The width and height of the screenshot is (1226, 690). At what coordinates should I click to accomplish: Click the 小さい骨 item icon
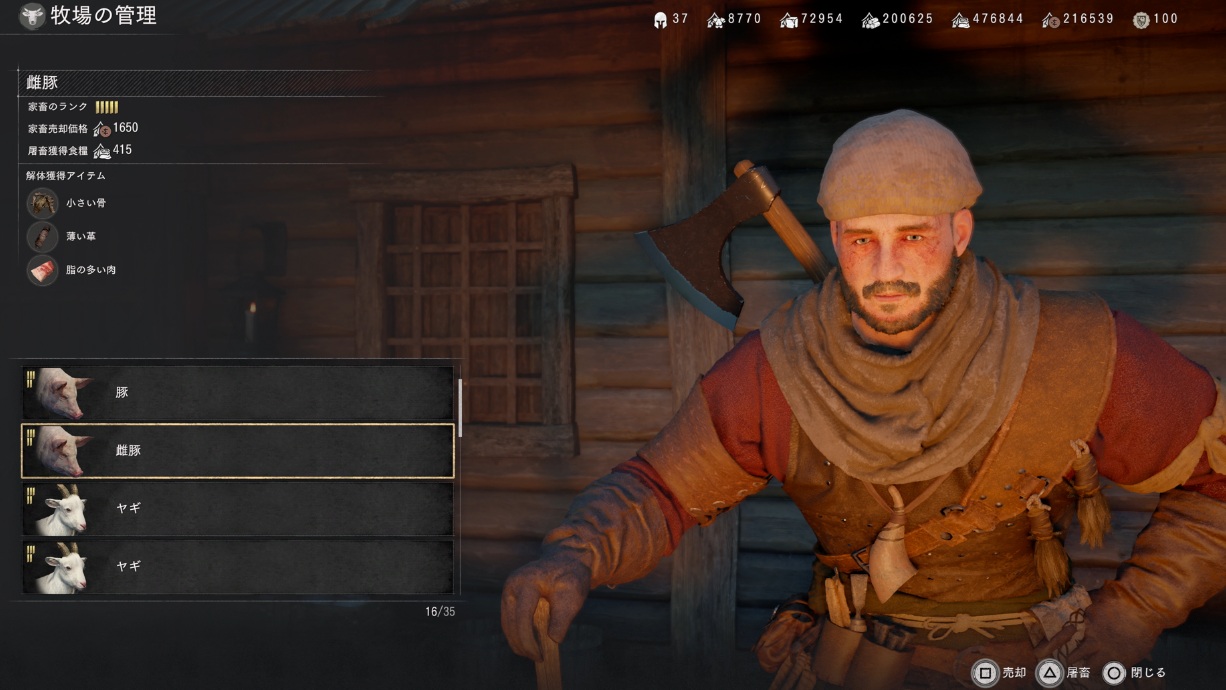[x=43, y=203]
